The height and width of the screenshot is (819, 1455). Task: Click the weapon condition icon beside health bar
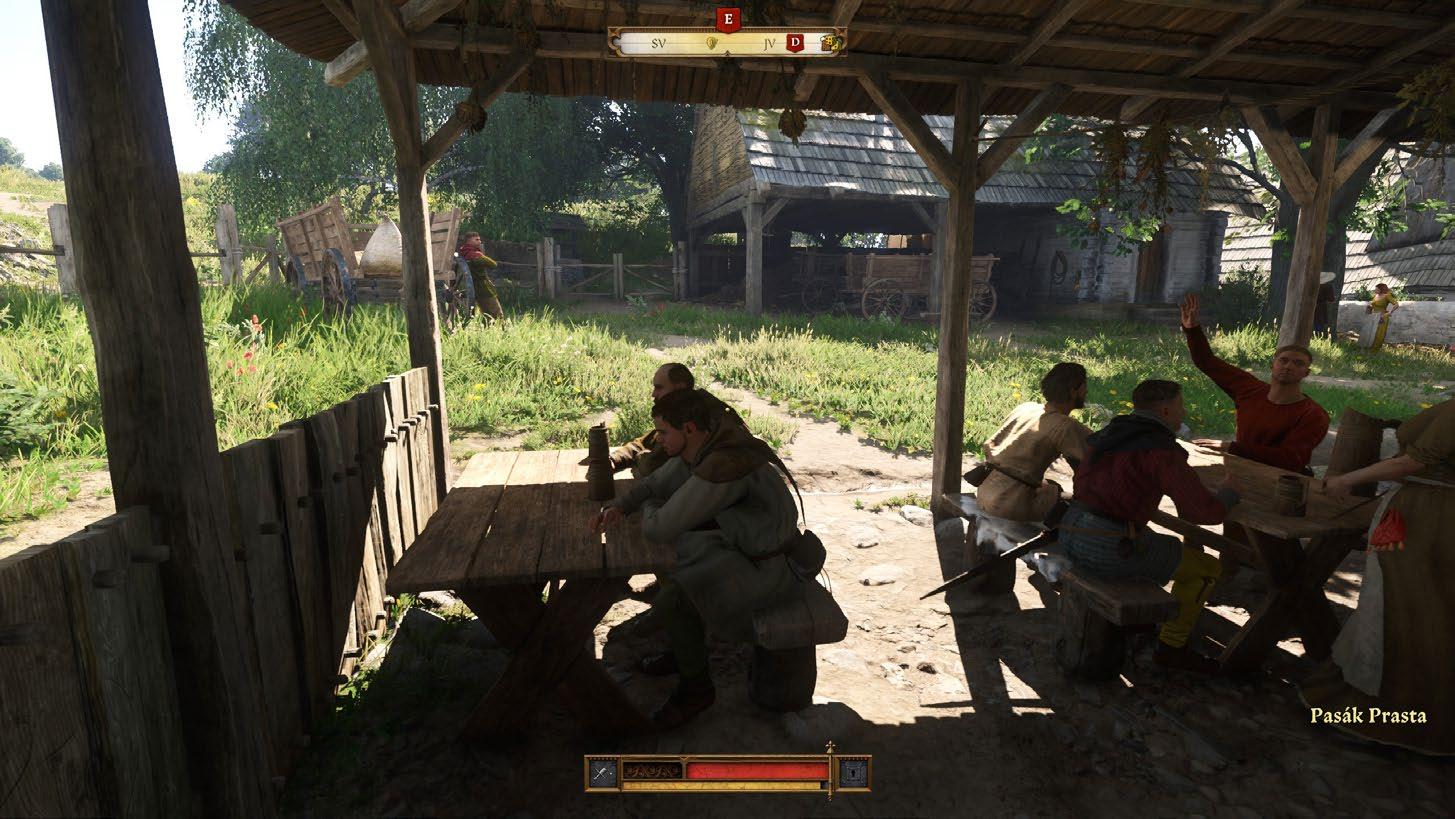[x=601, y=772]
